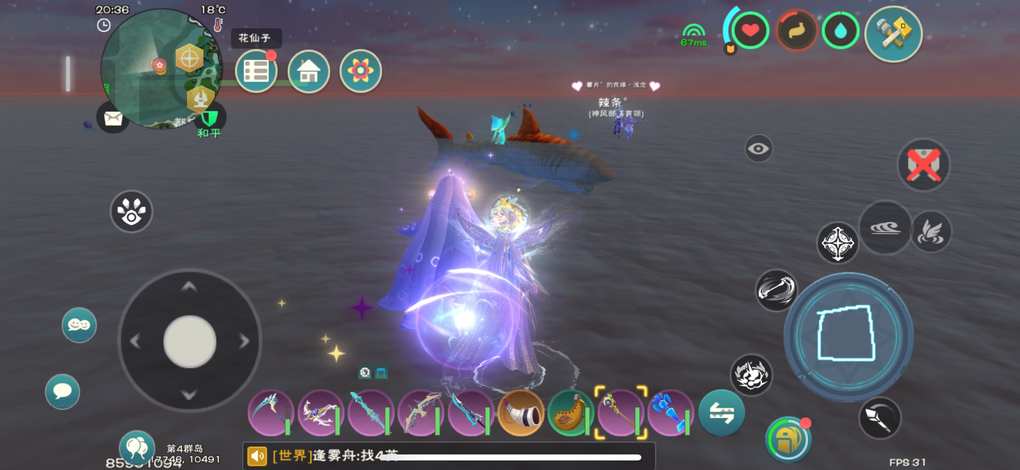This screenshot has width=1020, height=470.
Task: Select the scythe weapon hotbar slot
Action: (x=271, y=413)
